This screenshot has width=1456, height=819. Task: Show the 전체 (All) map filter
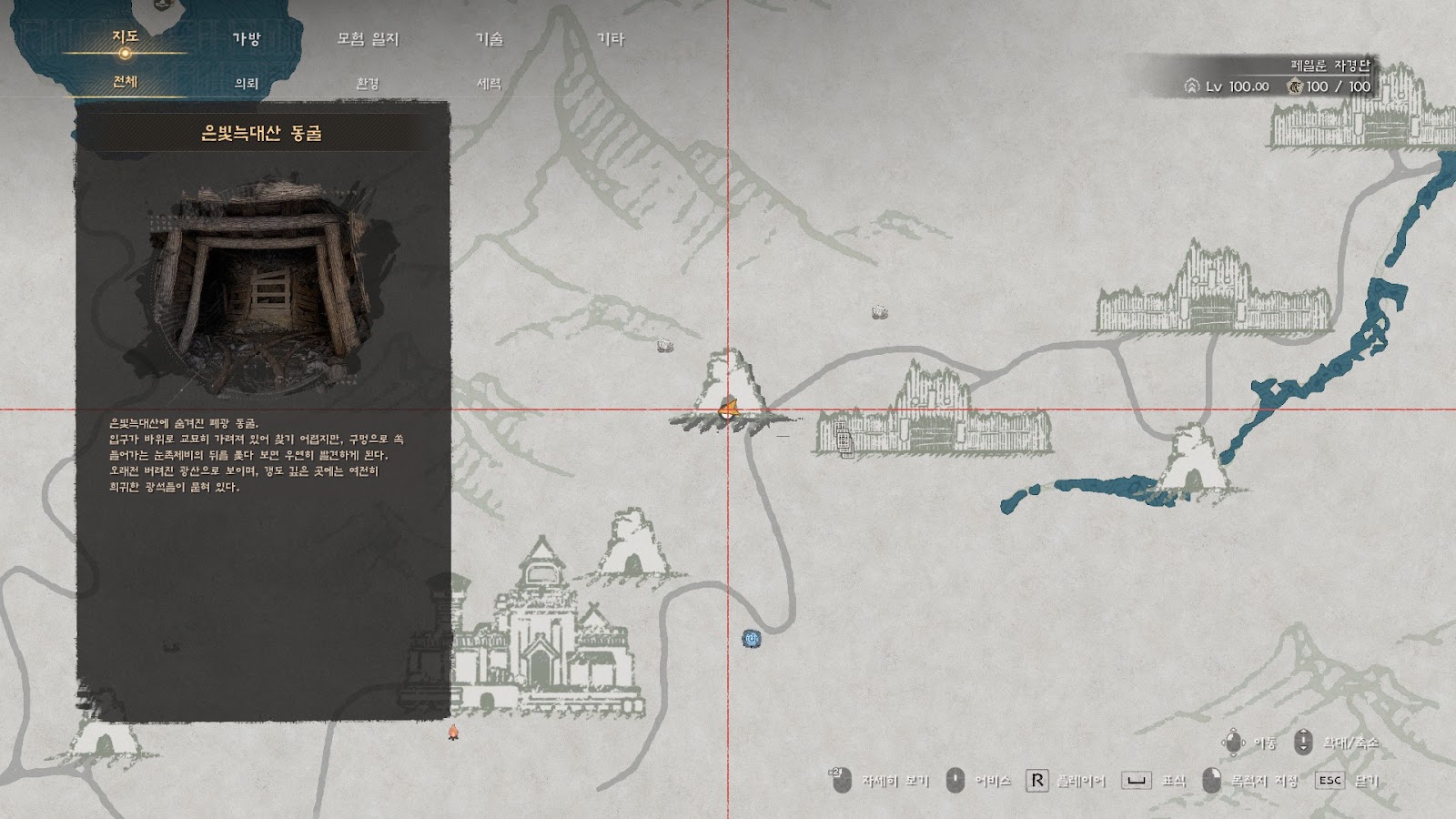(x=125, y=82)
